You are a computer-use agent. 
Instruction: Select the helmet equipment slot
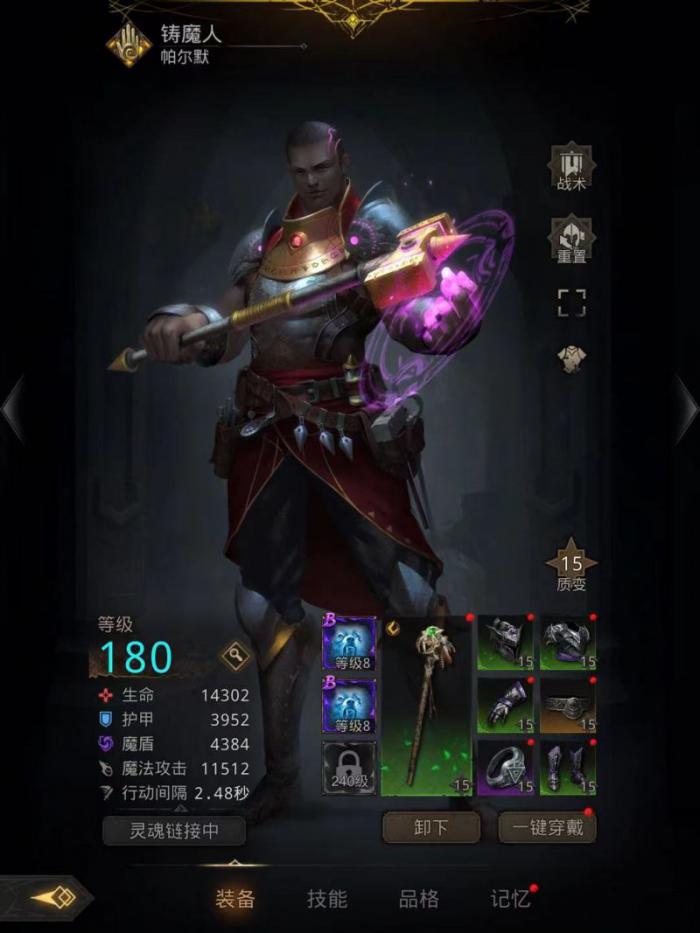point(505,642)
